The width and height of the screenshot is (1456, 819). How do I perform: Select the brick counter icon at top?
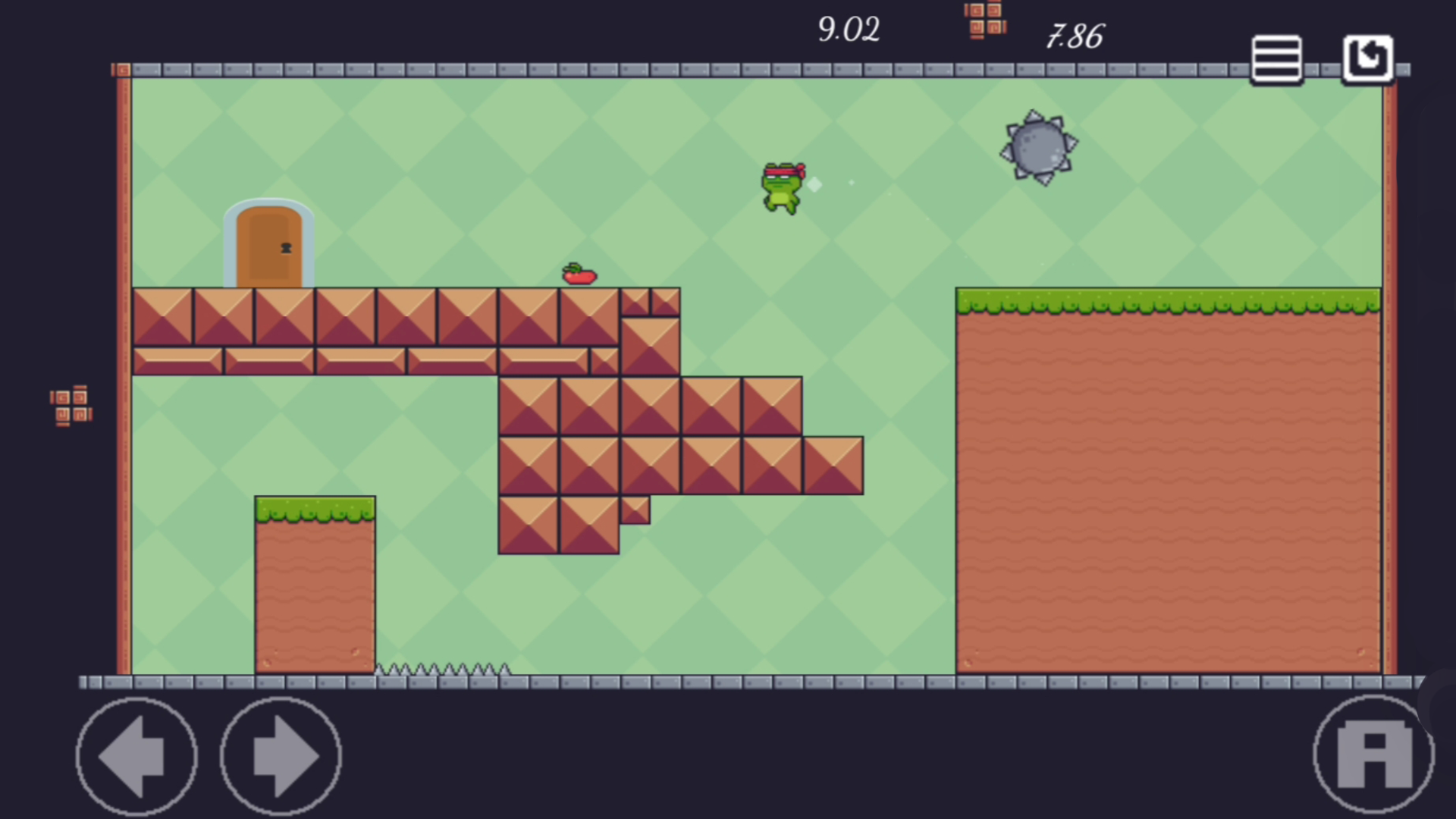(x=984, y=19)
